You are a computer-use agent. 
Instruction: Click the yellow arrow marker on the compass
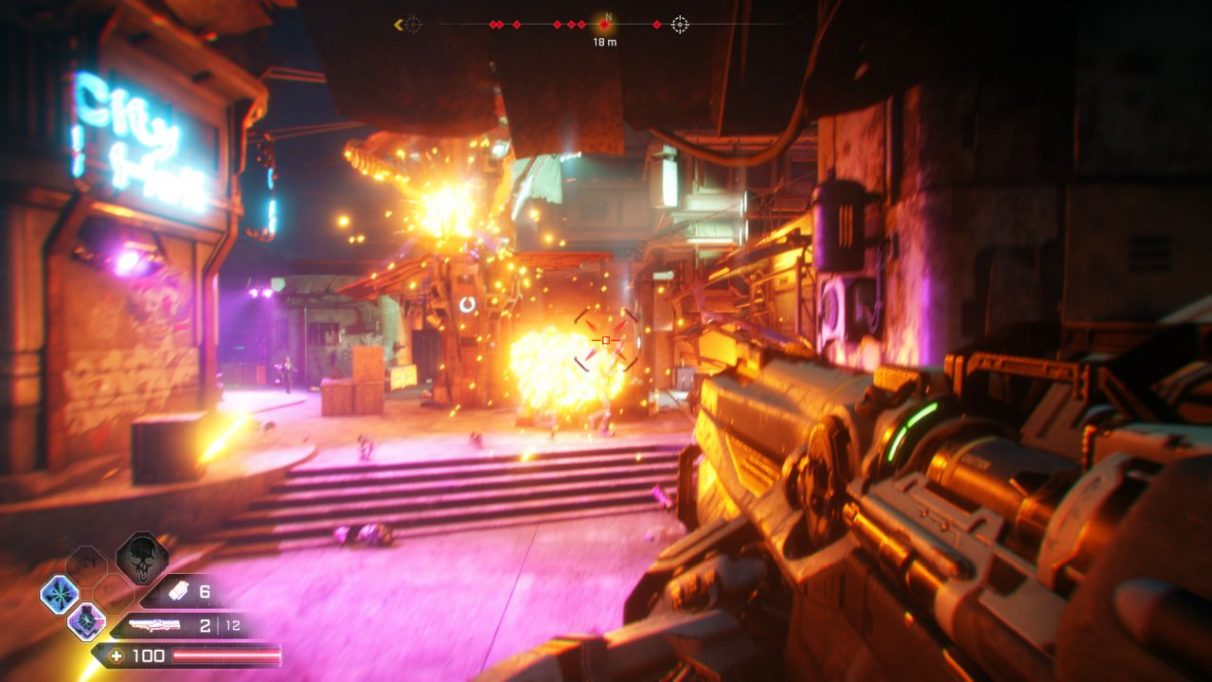[400, 24]
